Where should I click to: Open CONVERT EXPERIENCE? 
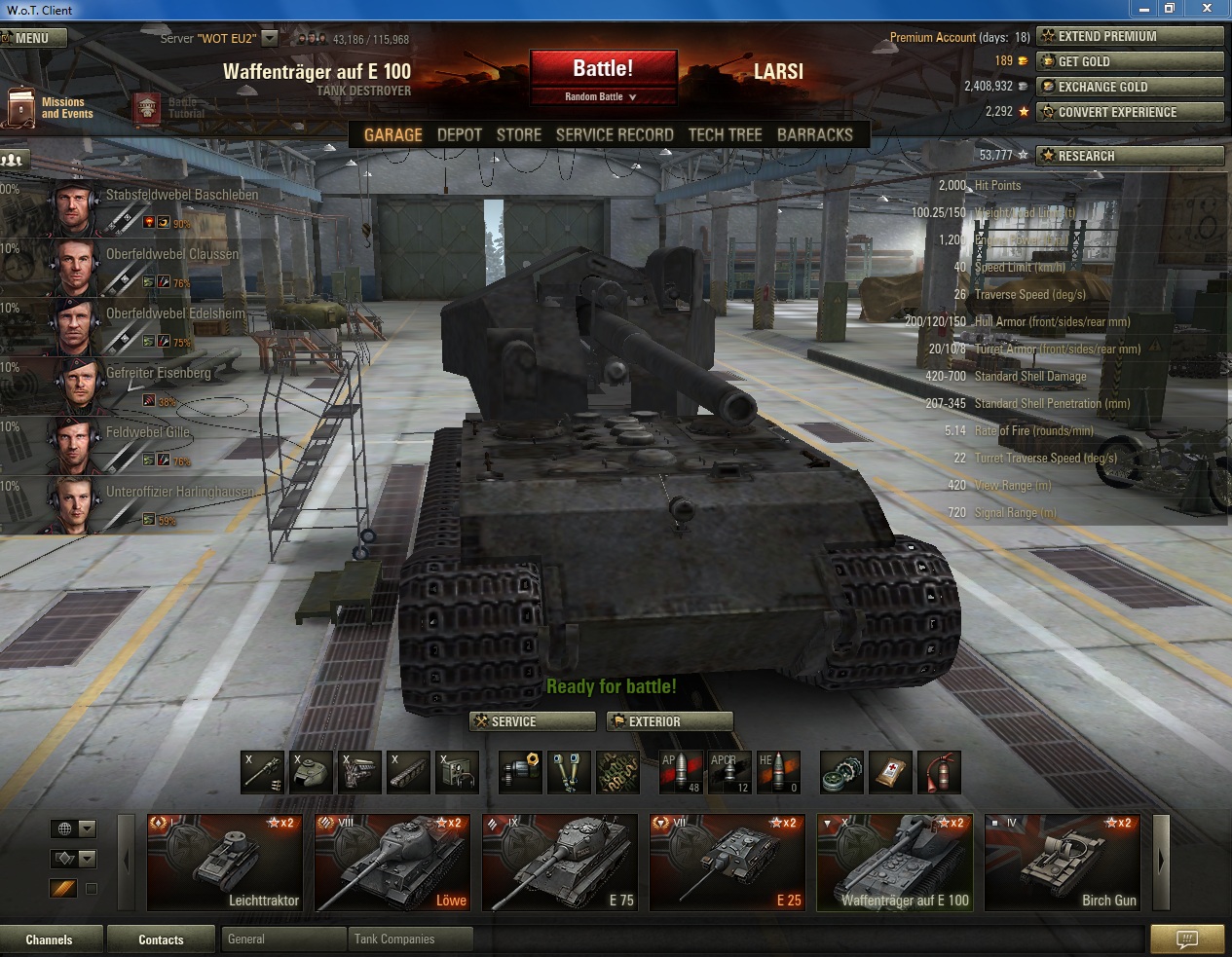tap(1130, 112)
